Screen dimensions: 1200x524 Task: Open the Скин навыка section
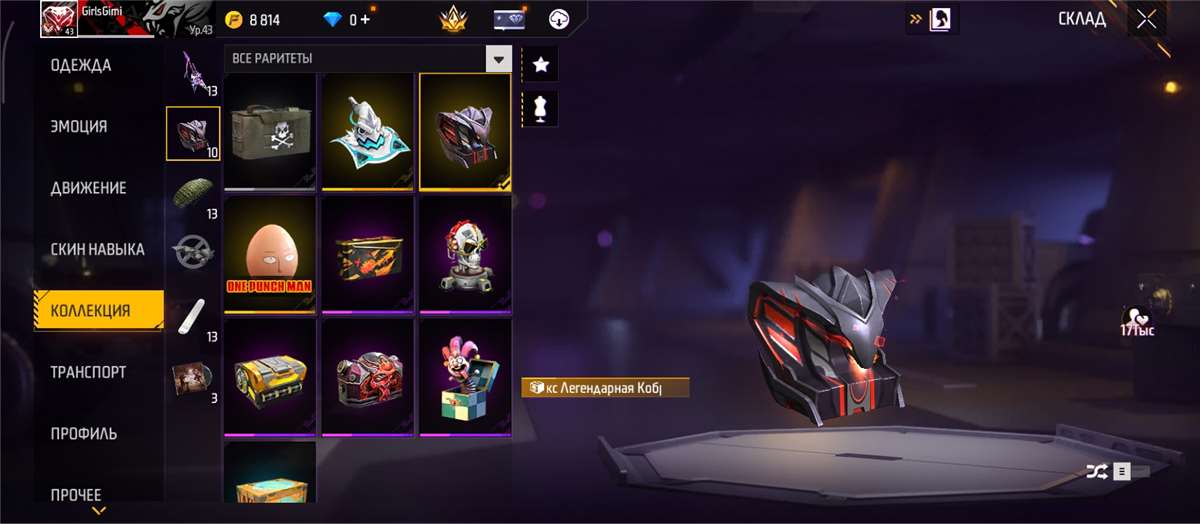tap(98, 249)
